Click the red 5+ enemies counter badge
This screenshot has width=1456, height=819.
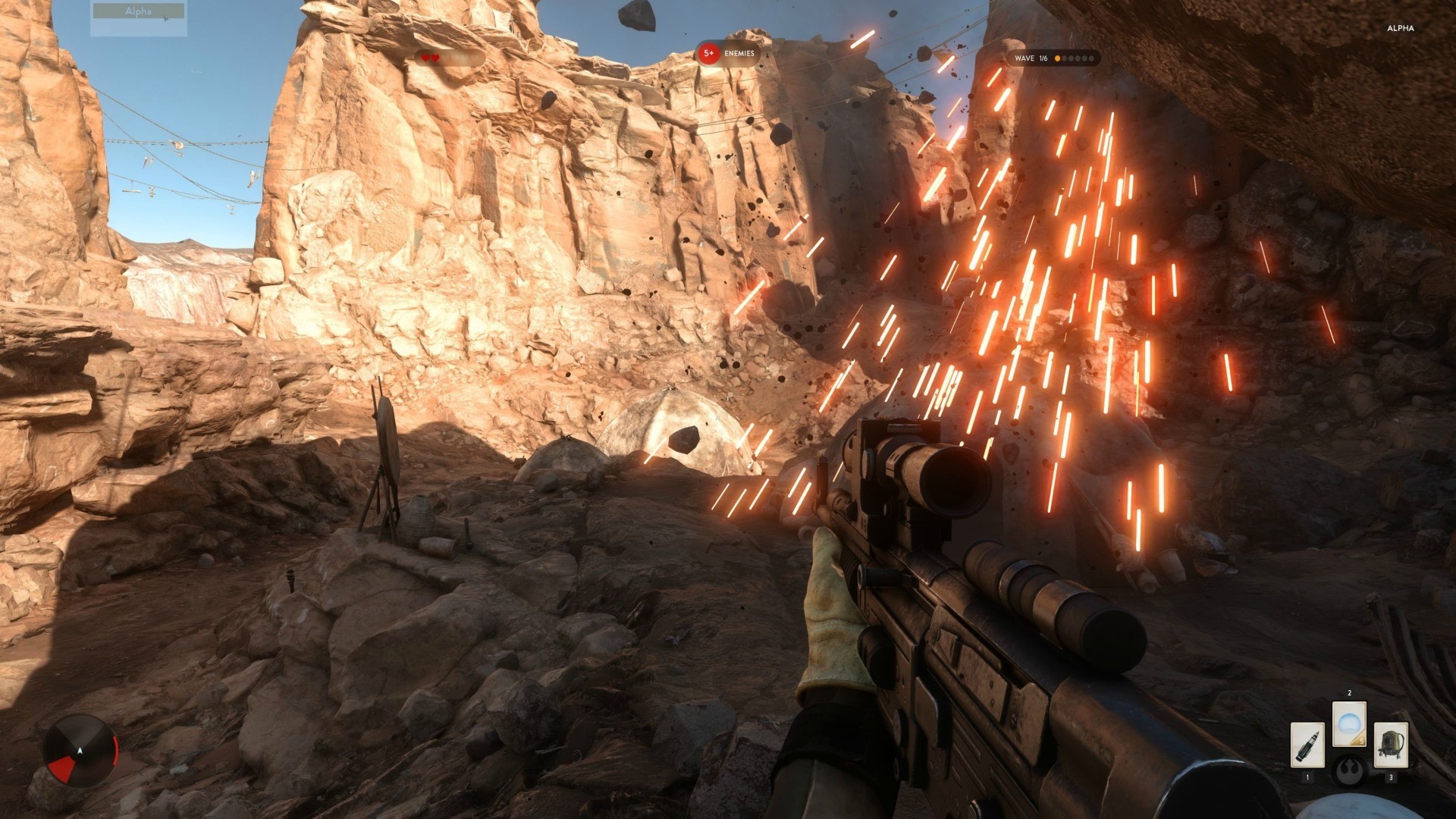[x=708, y=54]
